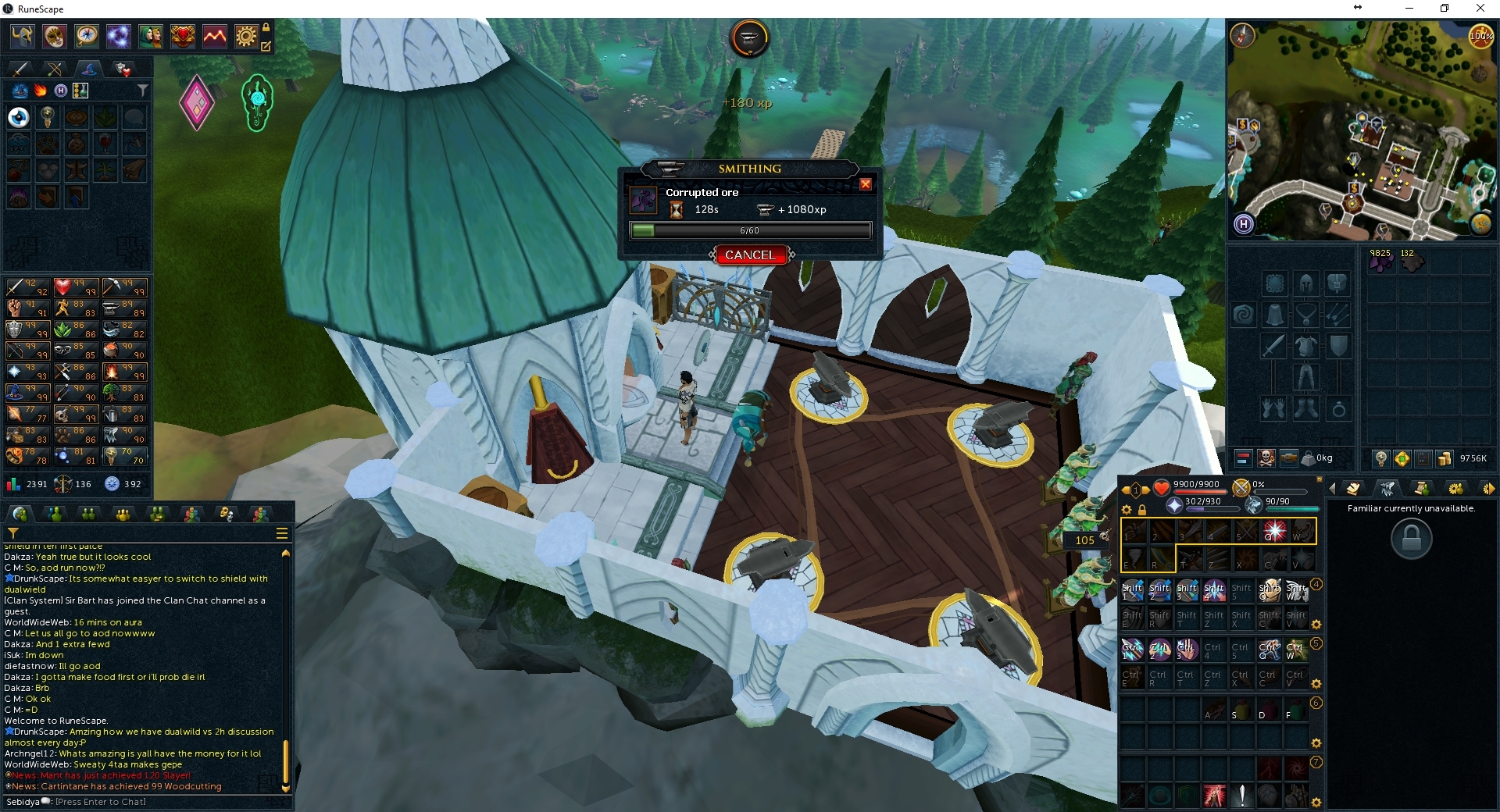Screen dimensions: 1500x812
Task: Select the coins money pouch showing 9756K
Action: [x=1445, y=458]
